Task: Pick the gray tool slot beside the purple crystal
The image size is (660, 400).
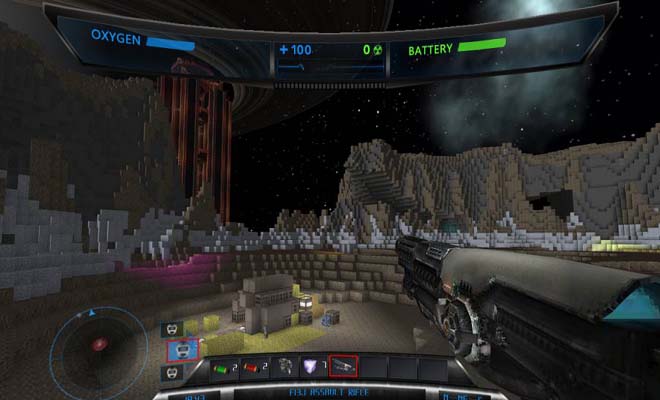Action: 284,367
